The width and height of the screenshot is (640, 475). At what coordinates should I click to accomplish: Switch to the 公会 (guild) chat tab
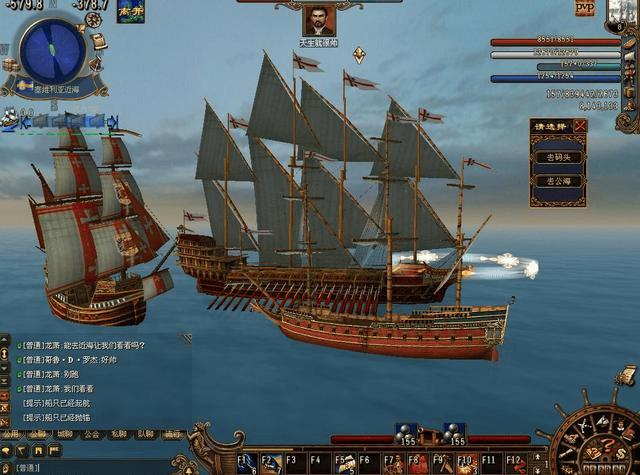(92, 435)
